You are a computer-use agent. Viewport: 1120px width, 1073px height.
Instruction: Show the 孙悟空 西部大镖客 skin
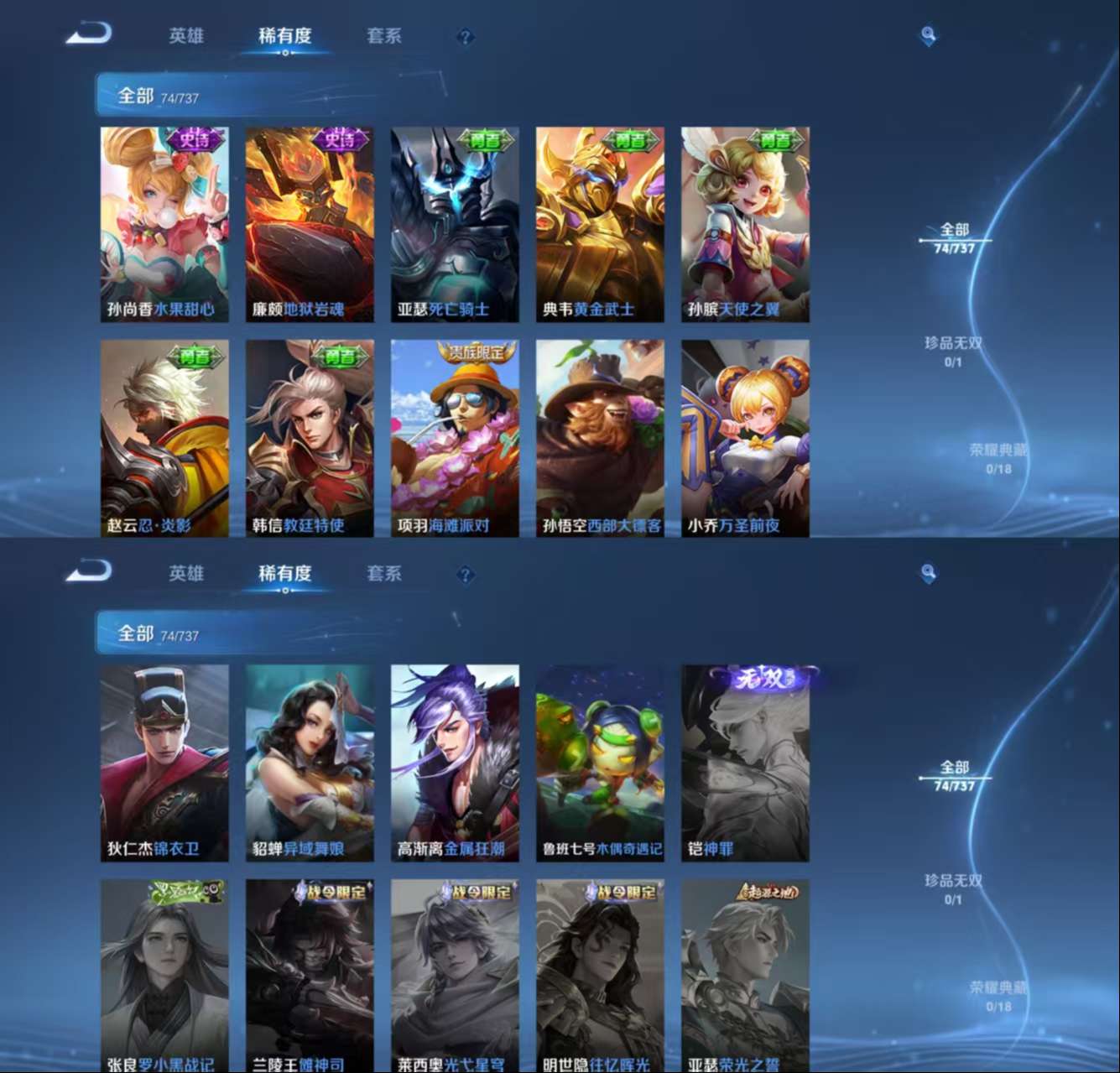tap(600, 437)
